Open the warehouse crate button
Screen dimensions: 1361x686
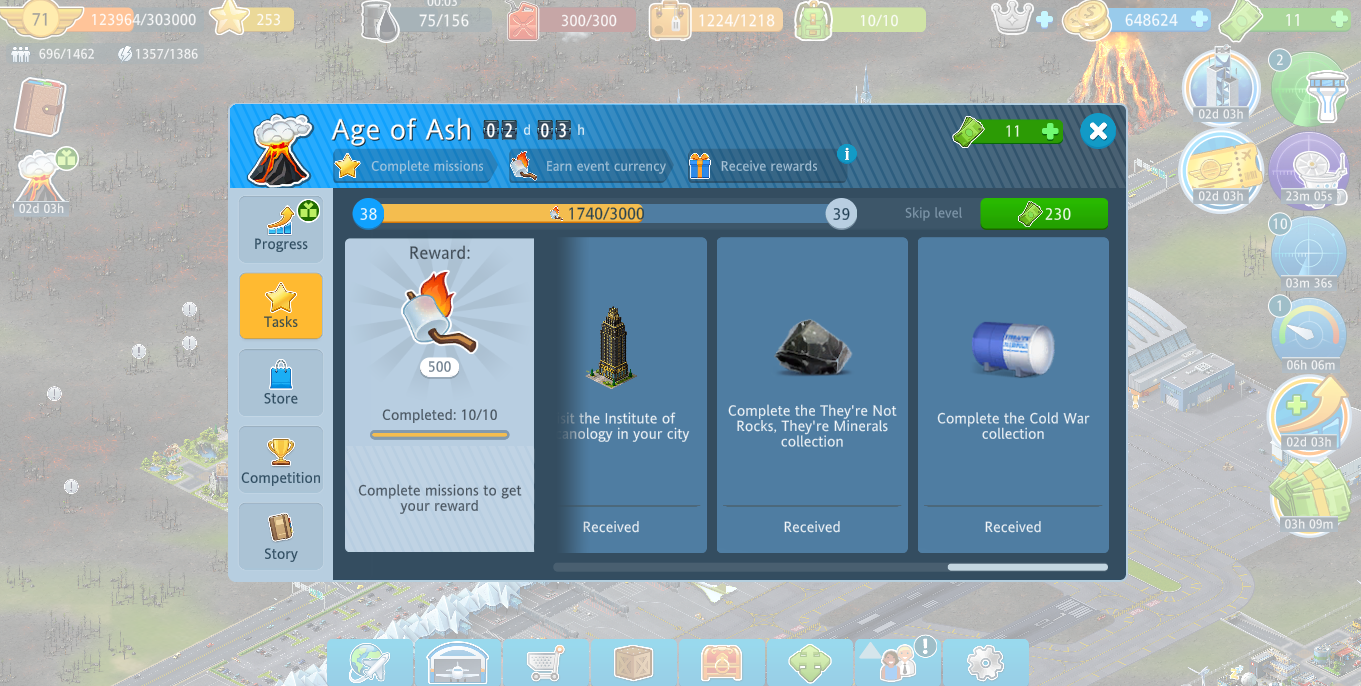[634, 663]
